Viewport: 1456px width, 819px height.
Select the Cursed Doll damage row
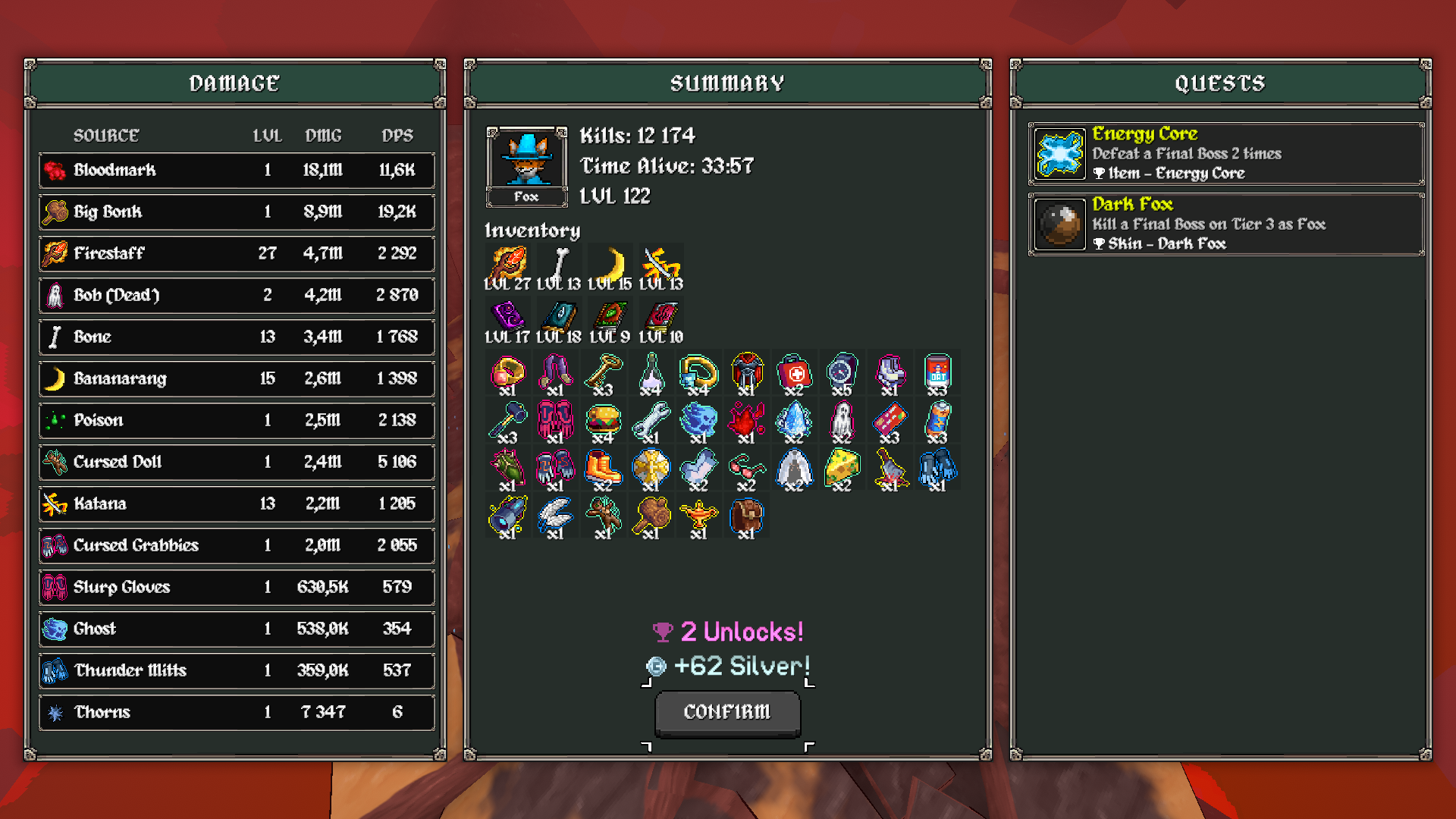coord(237,462)
